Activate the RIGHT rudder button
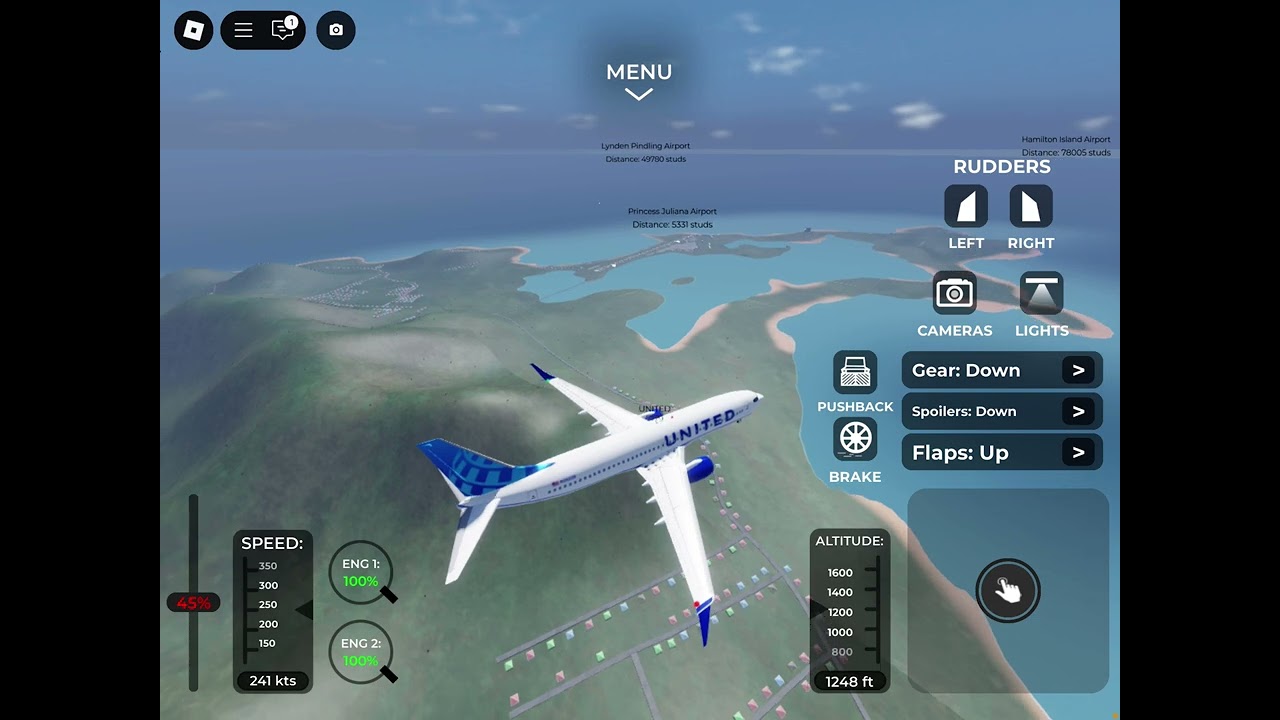Viewport: 1280px width, 720px height. click(x=1031, y=207)
